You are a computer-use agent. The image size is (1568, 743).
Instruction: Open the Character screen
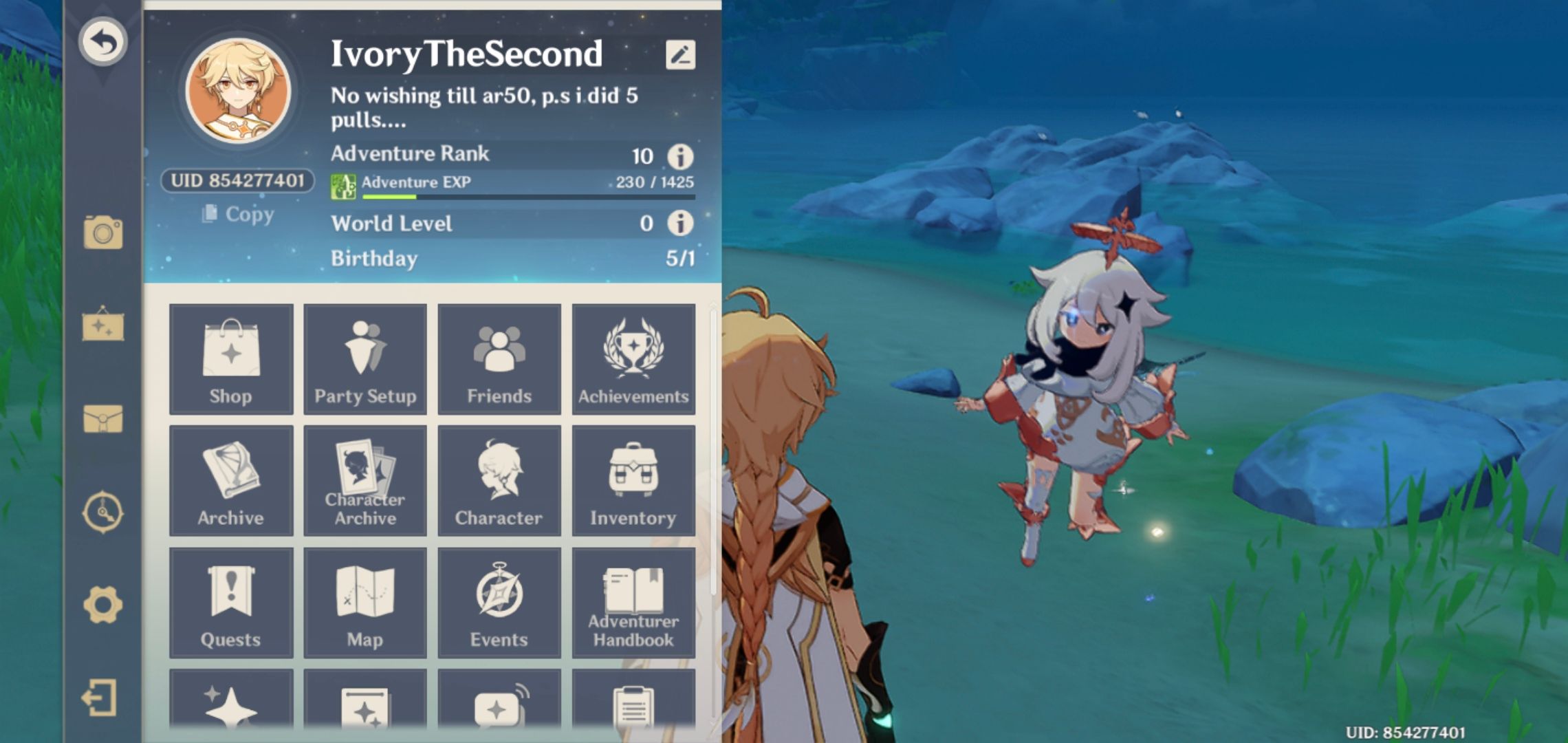click(499, 482)
